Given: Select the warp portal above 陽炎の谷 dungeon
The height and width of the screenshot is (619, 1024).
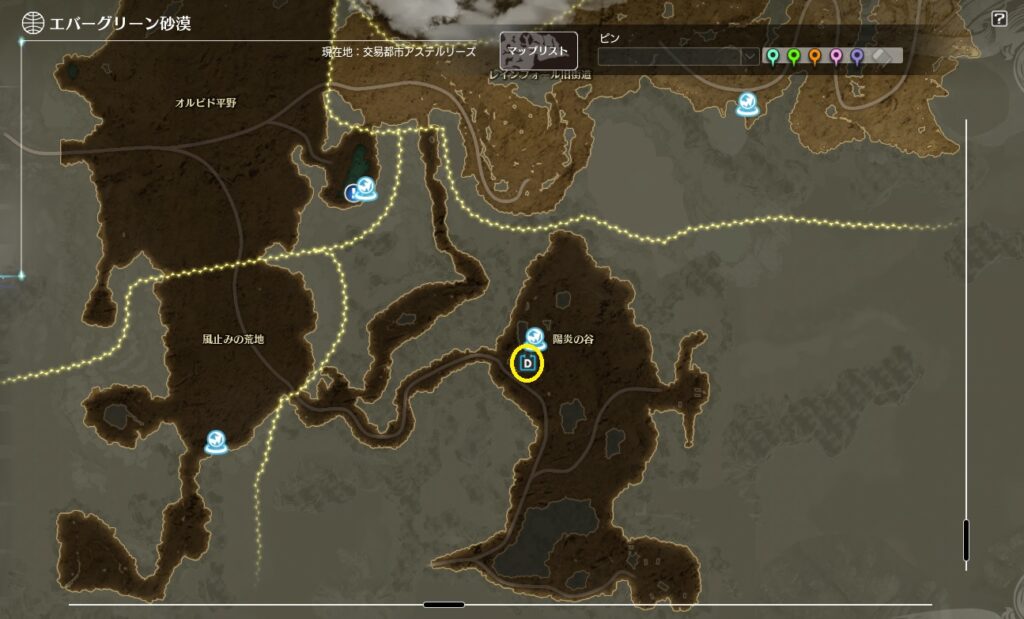Looking at the screenshot, I should (x=535, y=337).
